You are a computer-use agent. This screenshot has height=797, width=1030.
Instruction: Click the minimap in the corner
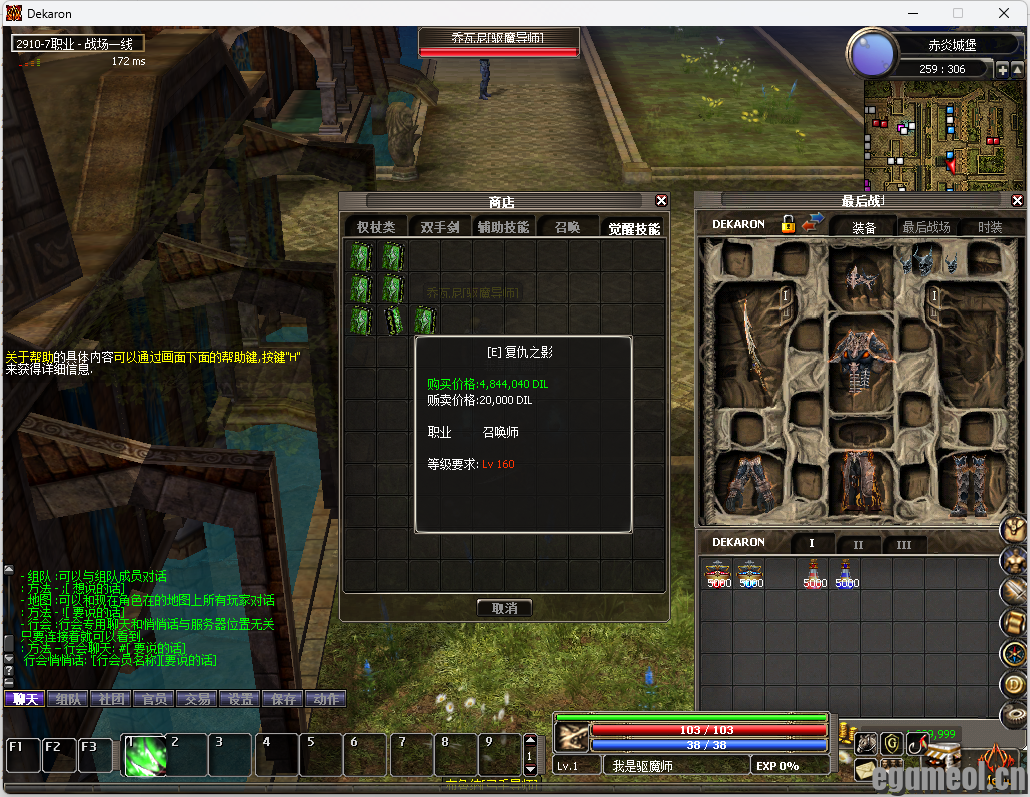click(930, 135)
